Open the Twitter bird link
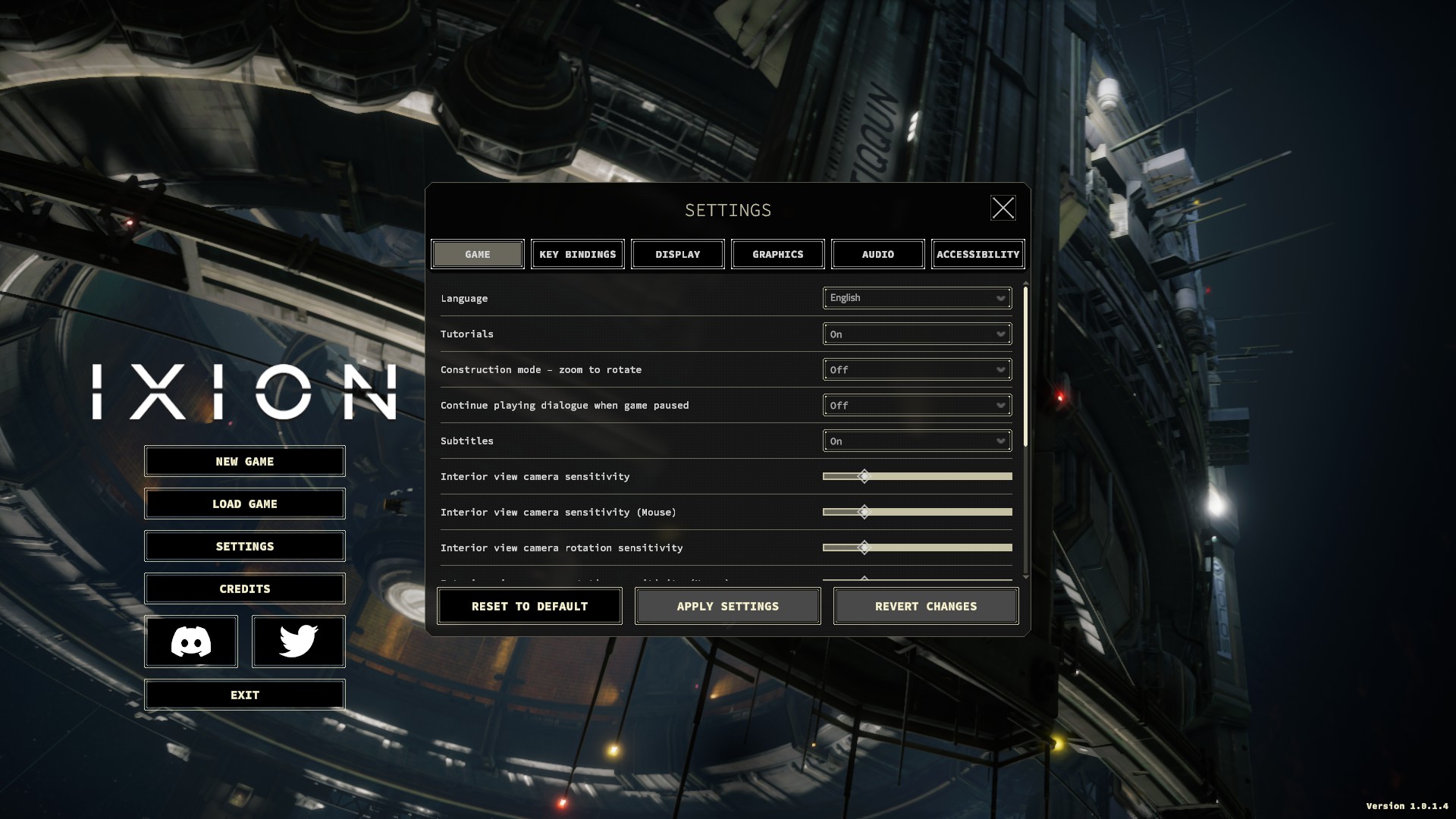 click(x=298, y=642)
